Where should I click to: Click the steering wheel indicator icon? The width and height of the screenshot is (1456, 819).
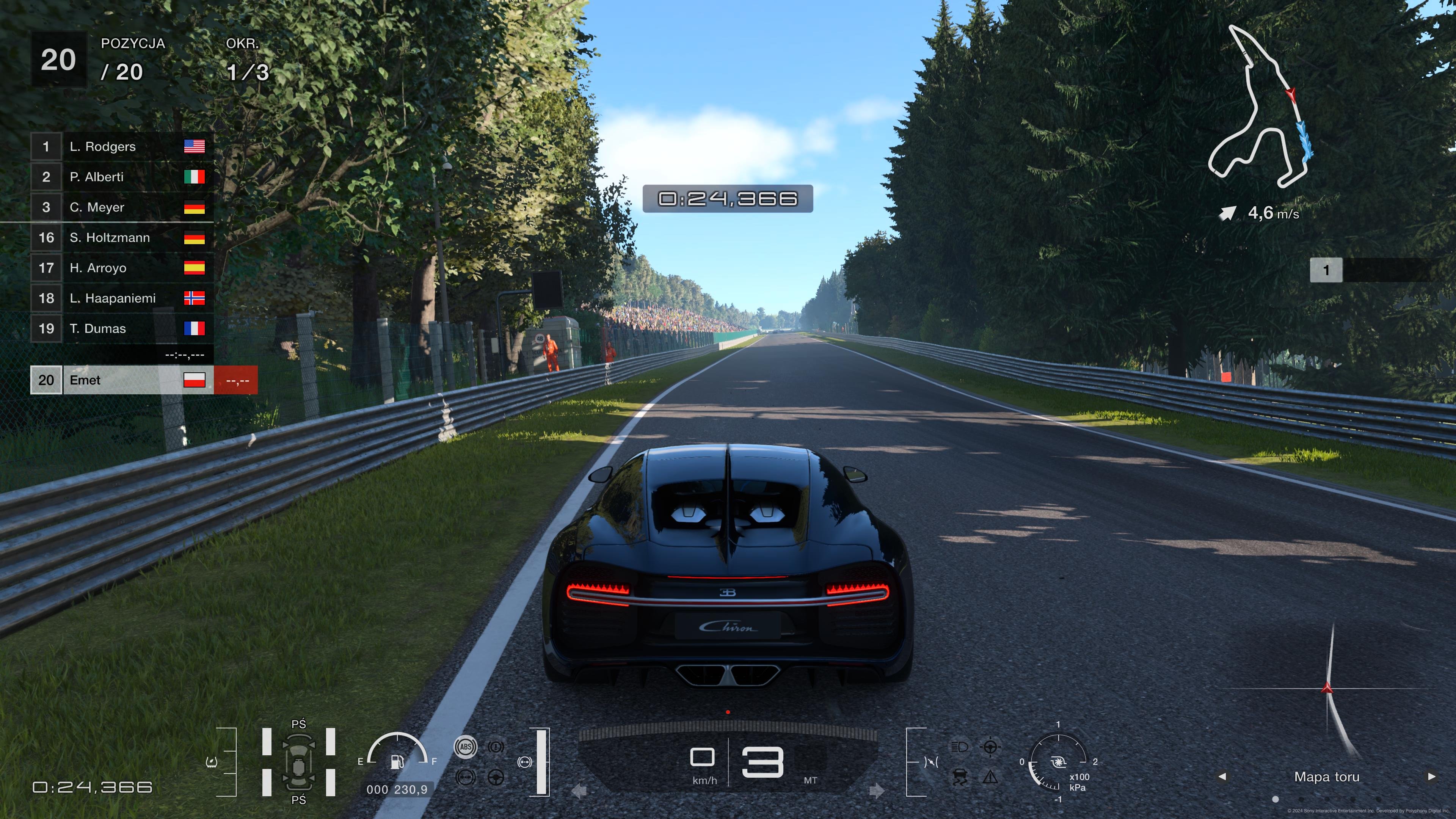[496, 777]
